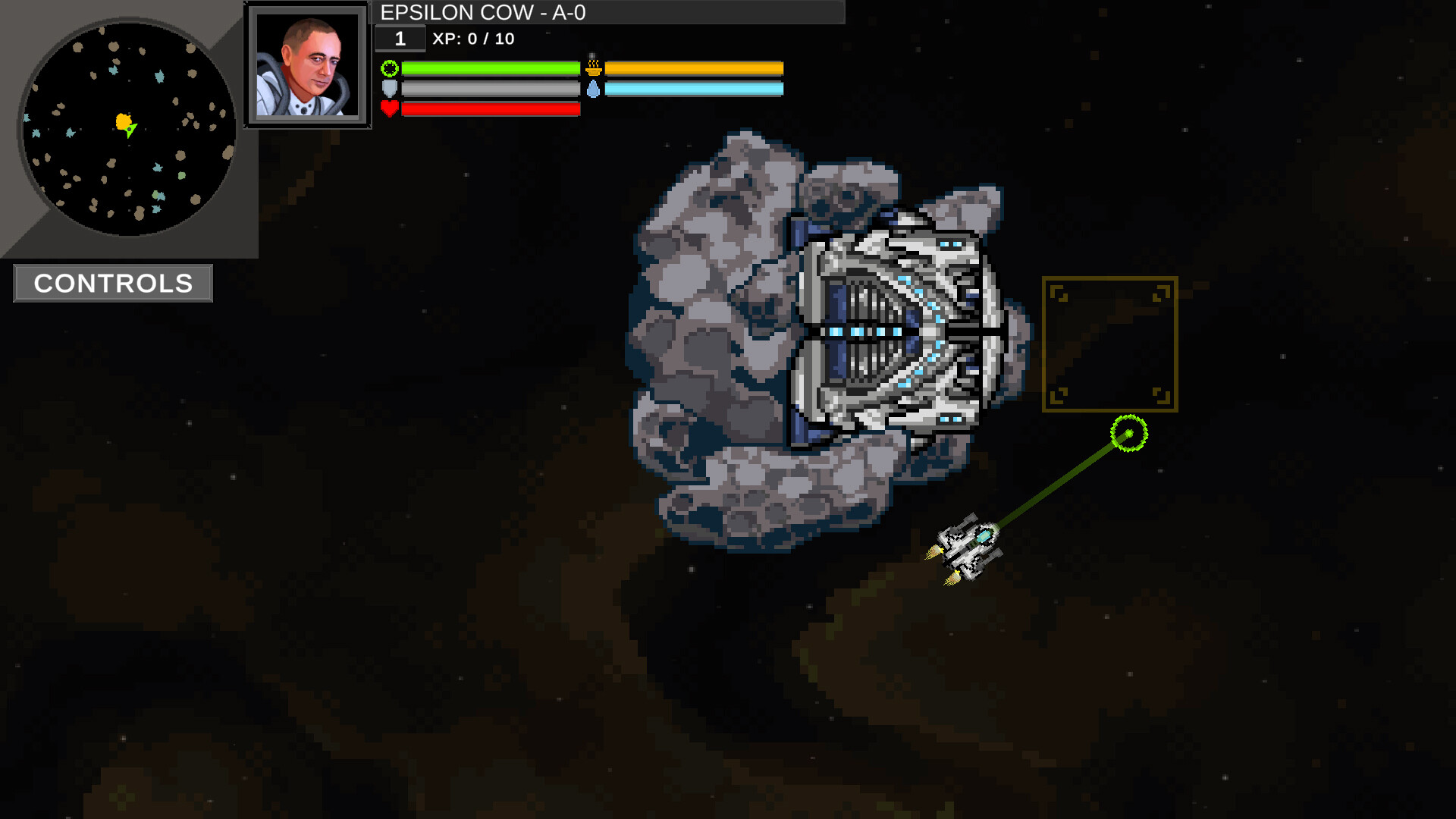Click the water droplet icon next to blue bar
Screen dimensions: 1456x819
[595, 87]
